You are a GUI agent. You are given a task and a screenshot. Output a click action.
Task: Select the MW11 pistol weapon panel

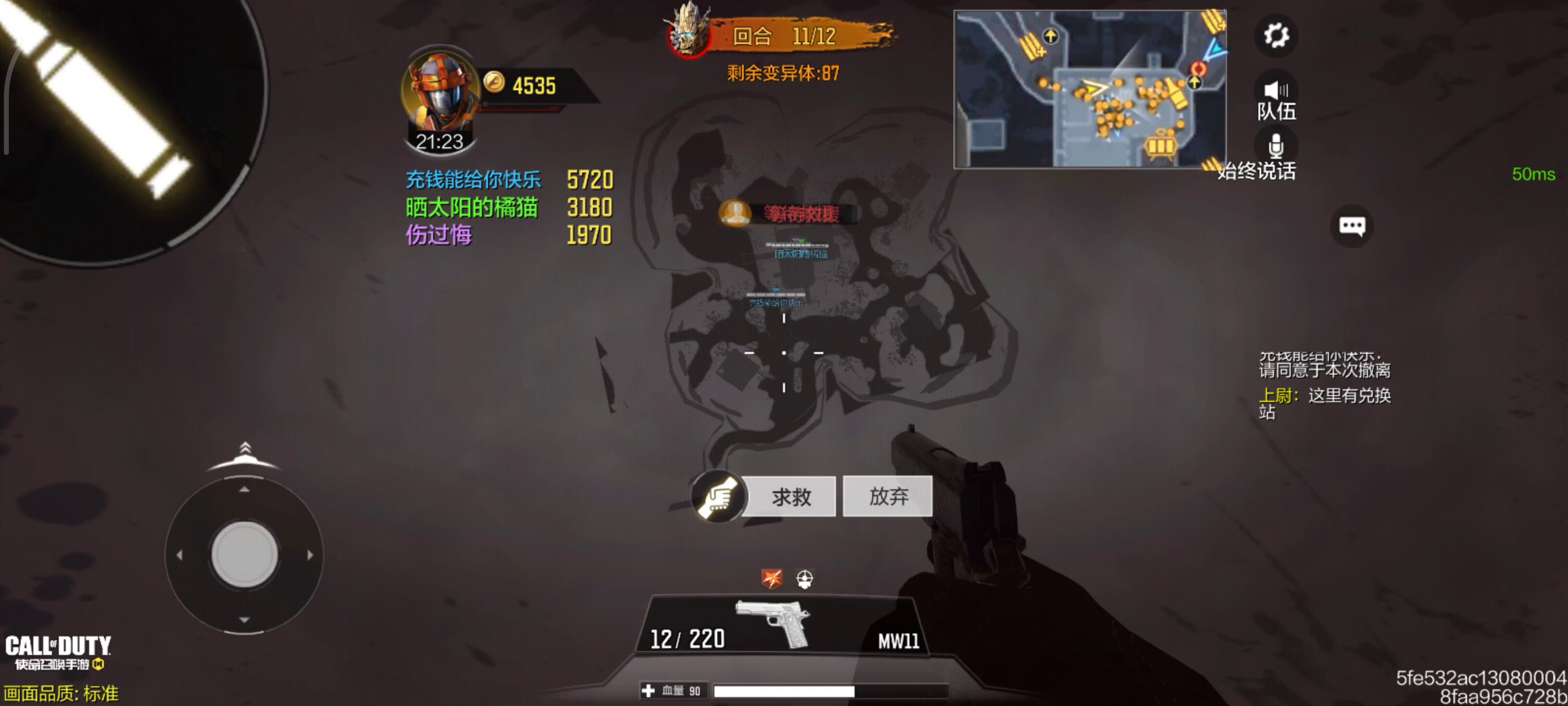coord(782,626)
